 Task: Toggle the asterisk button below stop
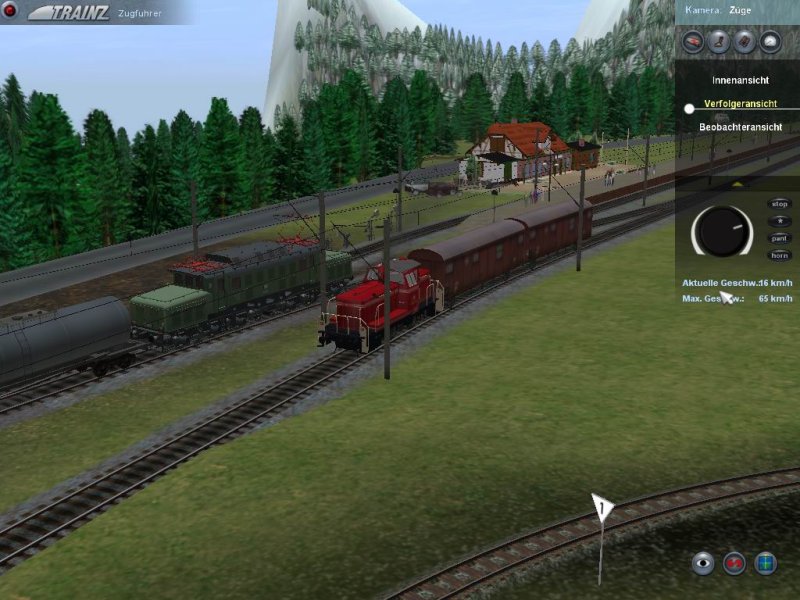tap(778, 221)
